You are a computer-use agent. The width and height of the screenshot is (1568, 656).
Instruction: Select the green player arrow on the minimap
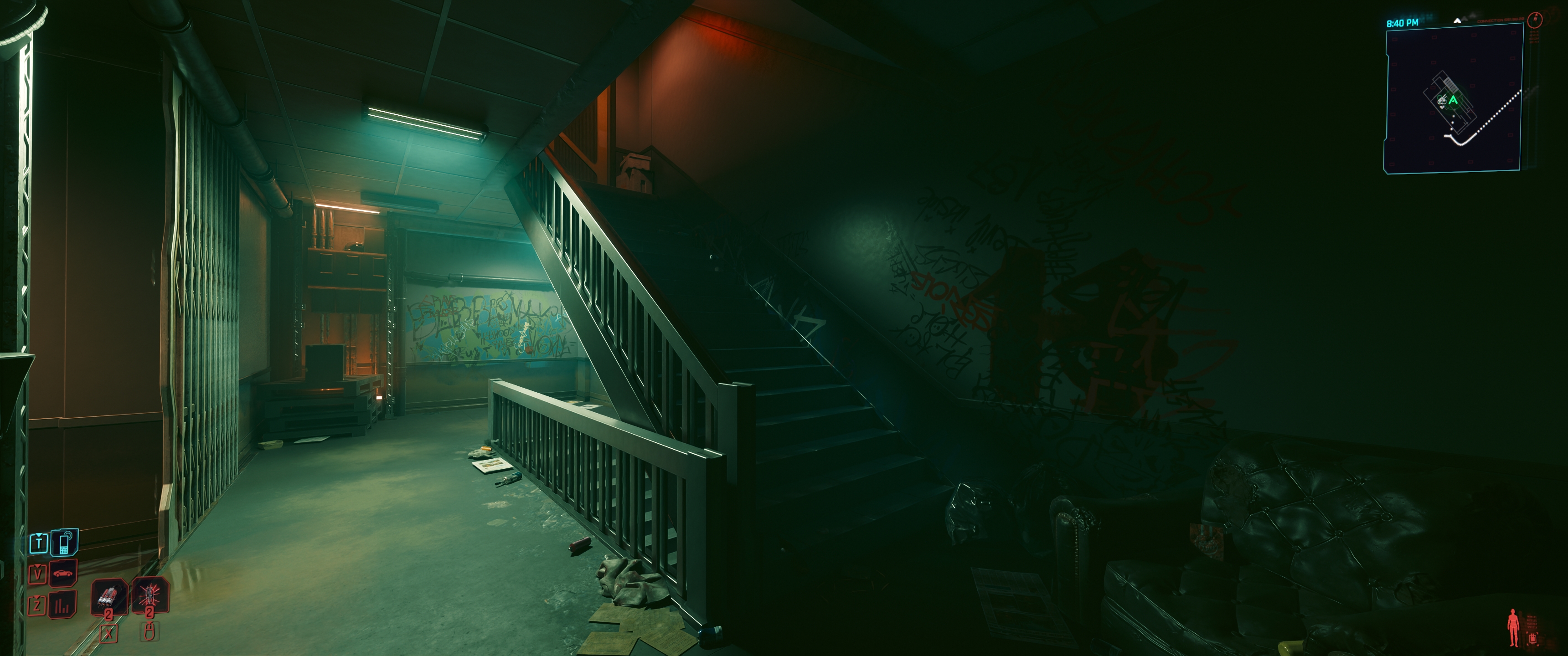point(1454,100)
